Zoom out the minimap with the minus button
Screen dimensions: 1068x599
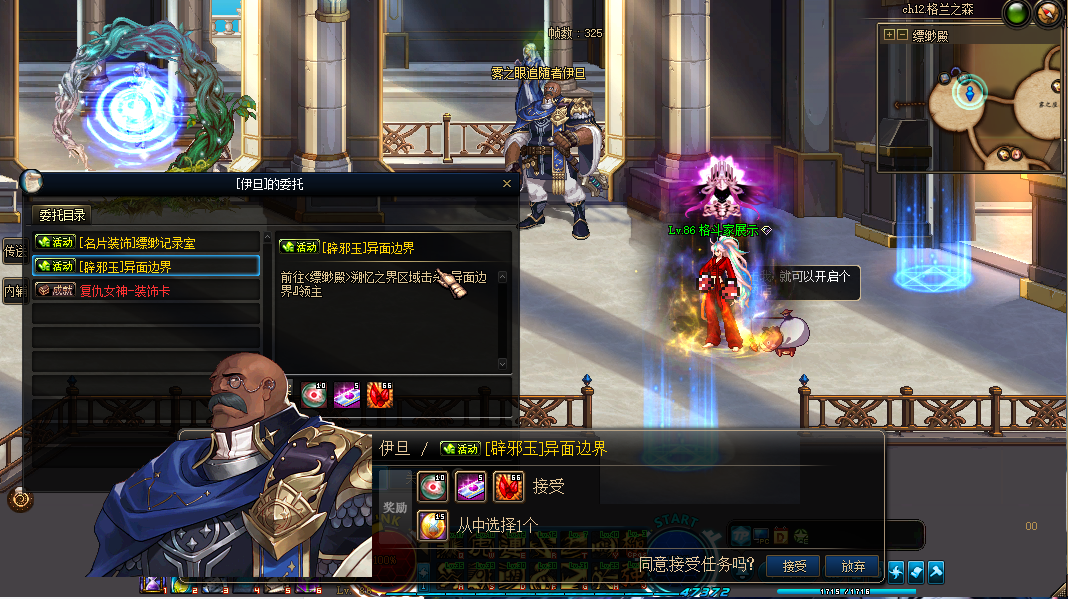coord(901,35)
